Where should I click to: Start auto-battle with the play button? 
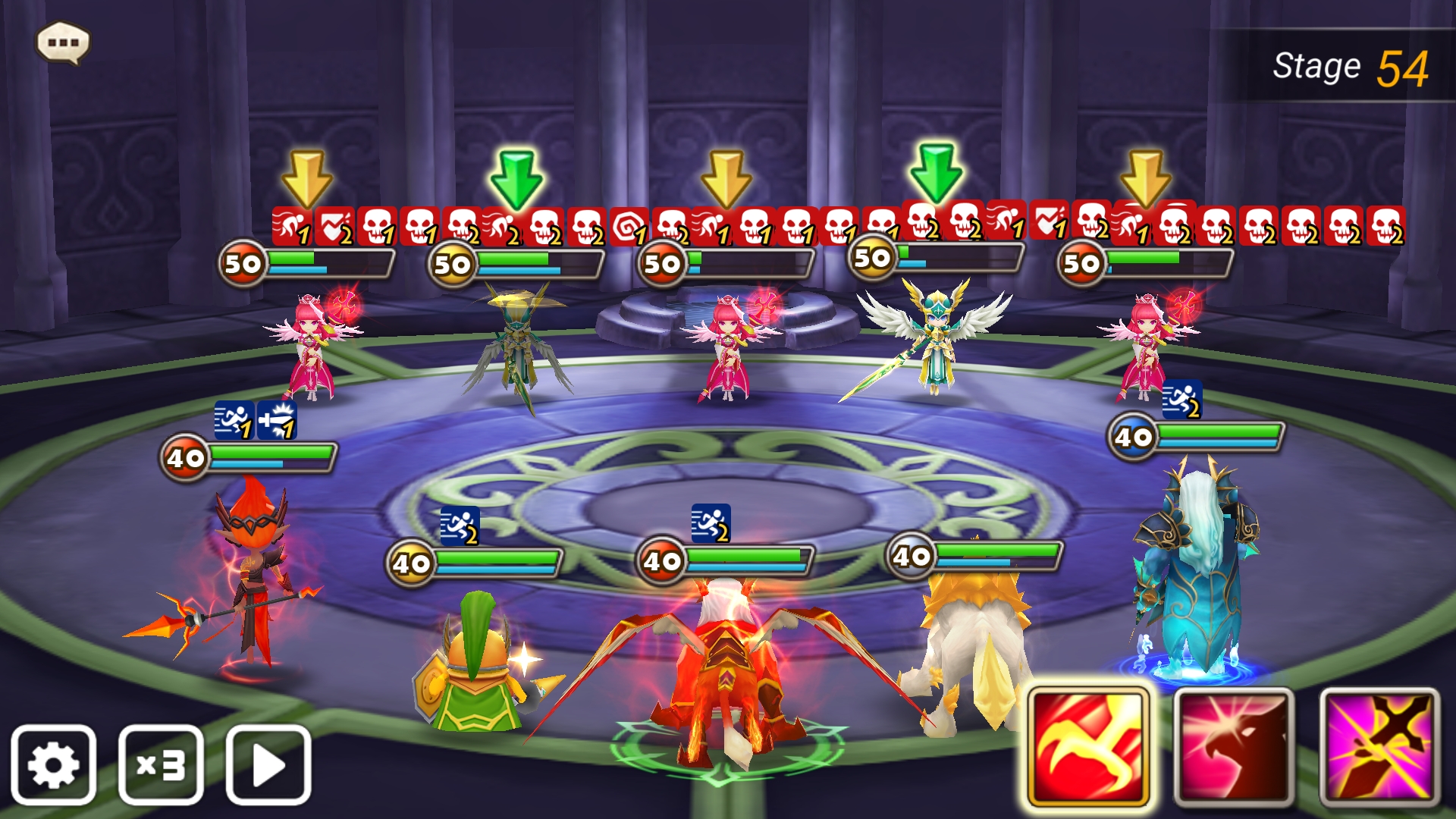(268, 764)
